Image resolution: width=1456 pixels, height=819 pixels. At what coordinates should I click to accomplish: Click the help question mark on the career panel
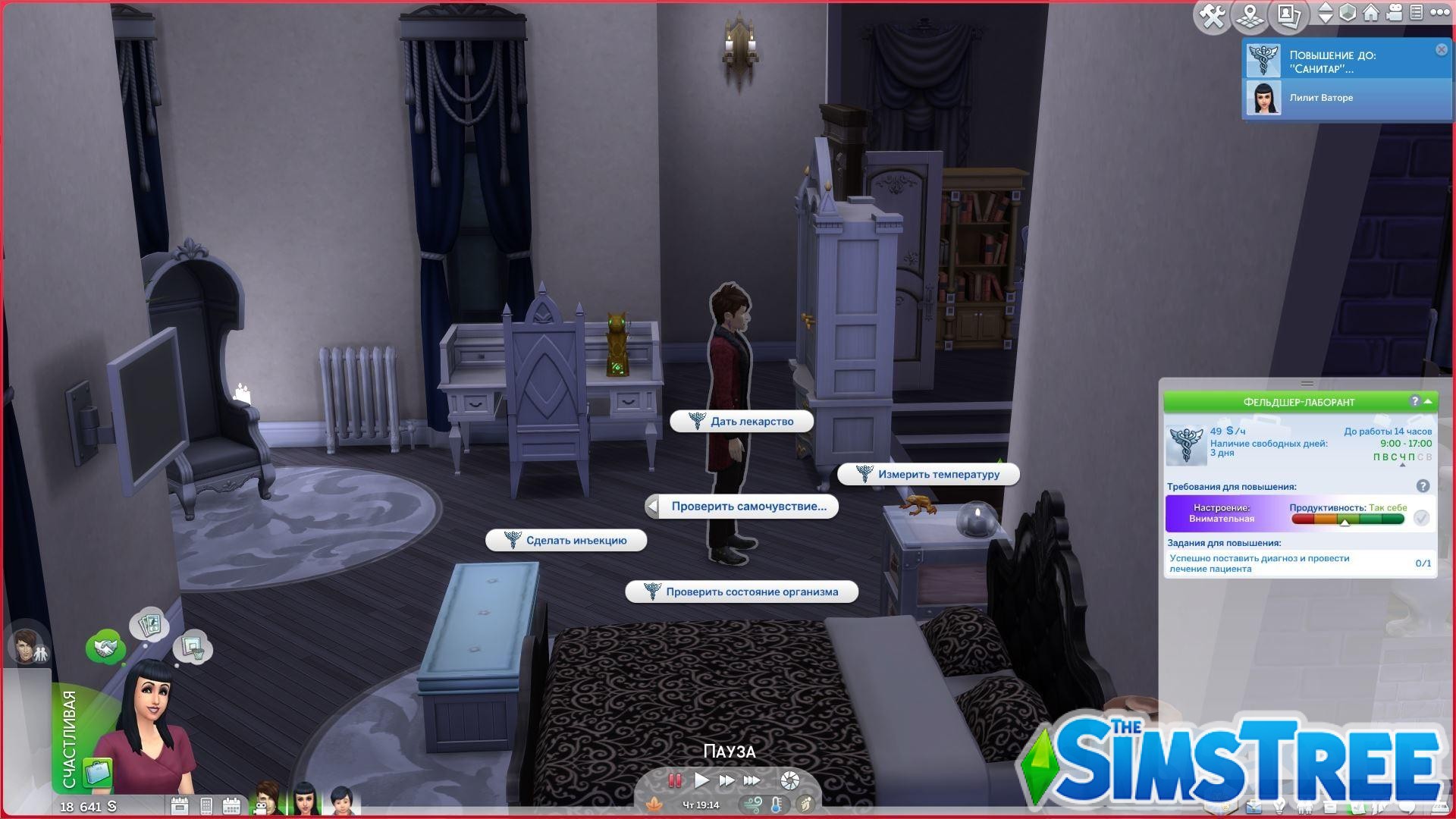[x=1415, y=402]
